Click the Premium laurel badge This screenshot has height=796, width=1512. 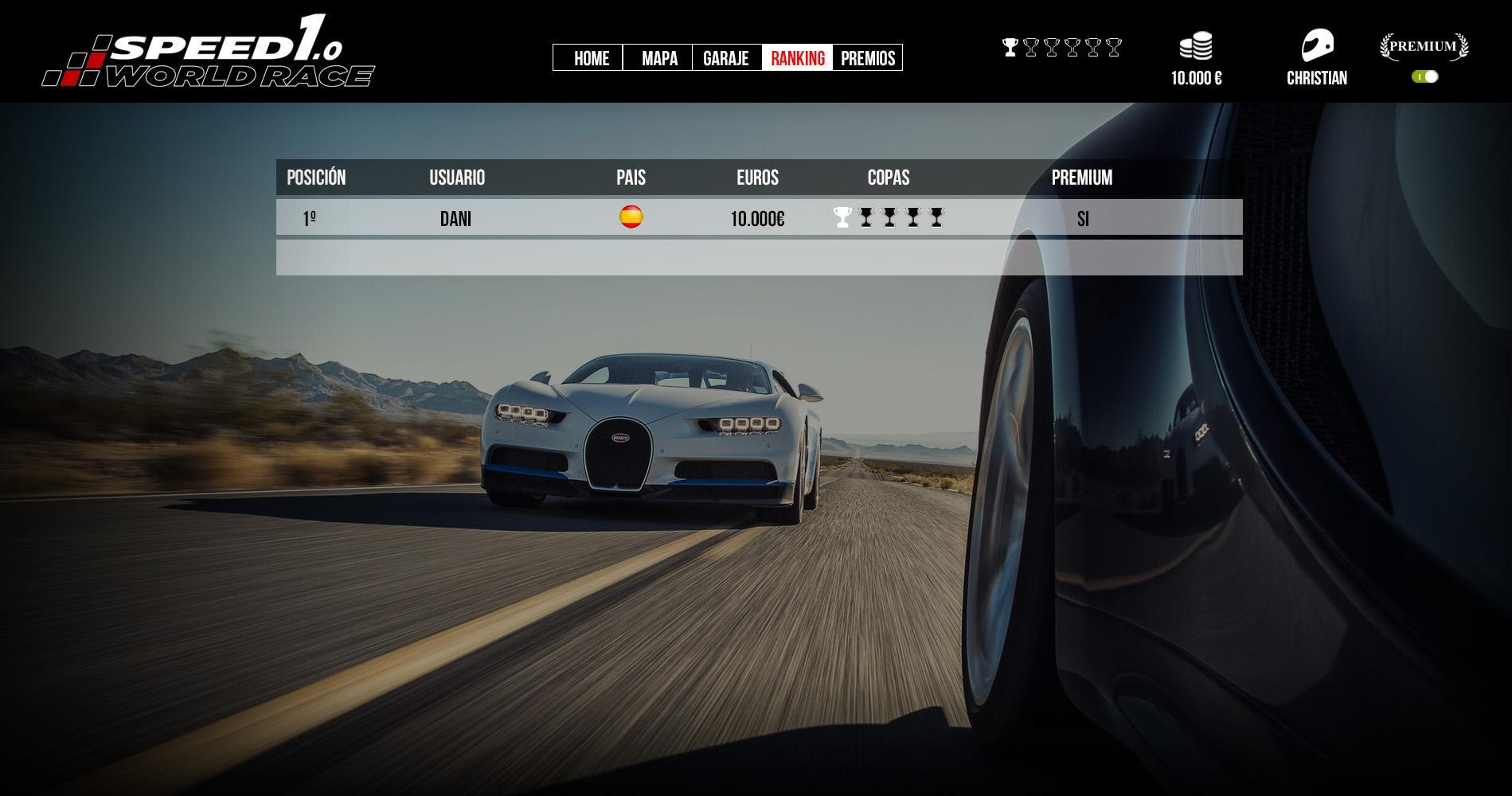1424,46
